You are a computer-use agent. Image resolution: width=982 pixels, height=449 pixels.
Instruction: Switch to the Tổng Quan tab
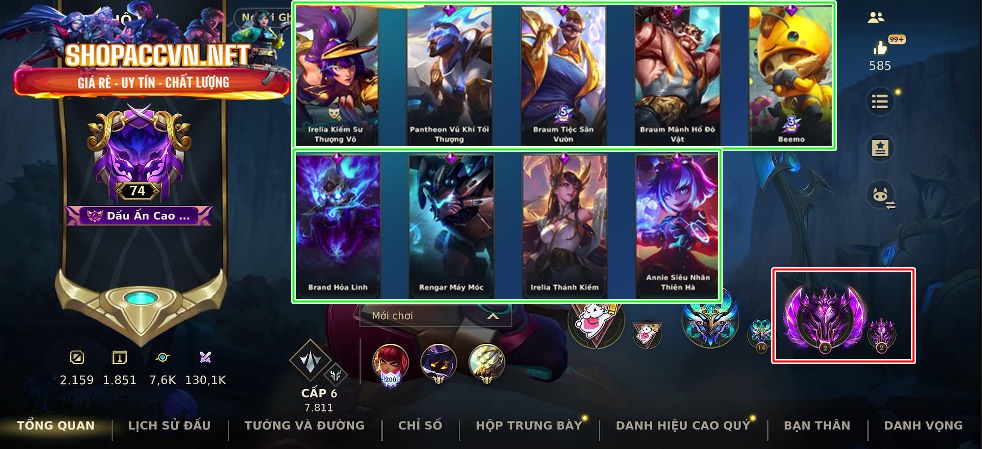[56, 425]
